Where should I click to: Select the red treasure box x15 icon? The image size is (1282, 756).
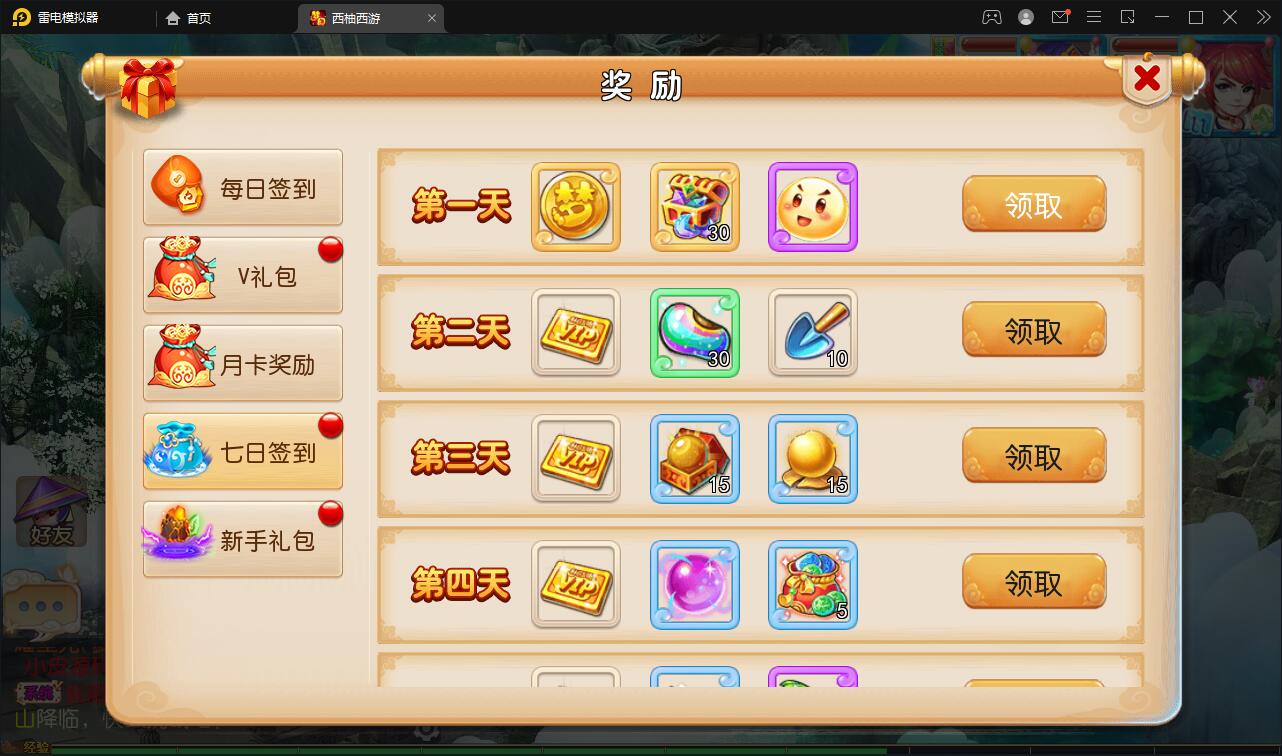coord(694,458)
